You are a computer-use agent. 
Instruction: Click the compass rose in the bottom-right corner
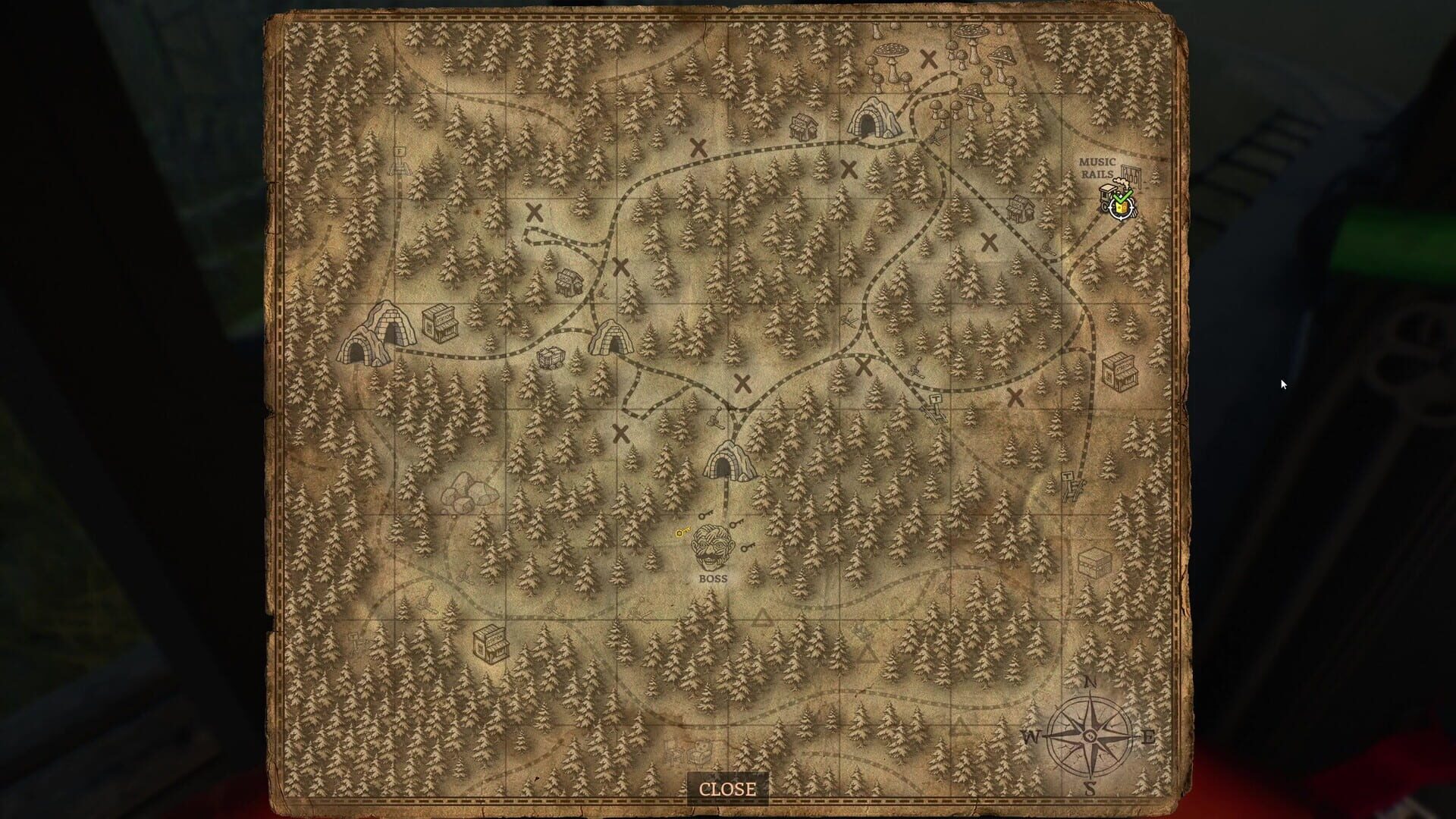[1090, 734]
